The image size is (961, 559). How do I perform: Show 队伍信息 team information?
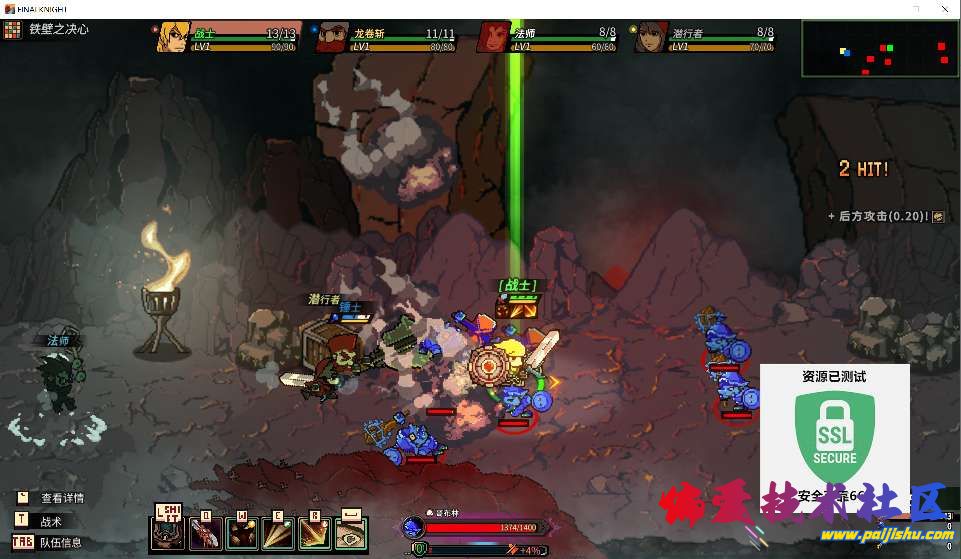click(x=22, y=542)
